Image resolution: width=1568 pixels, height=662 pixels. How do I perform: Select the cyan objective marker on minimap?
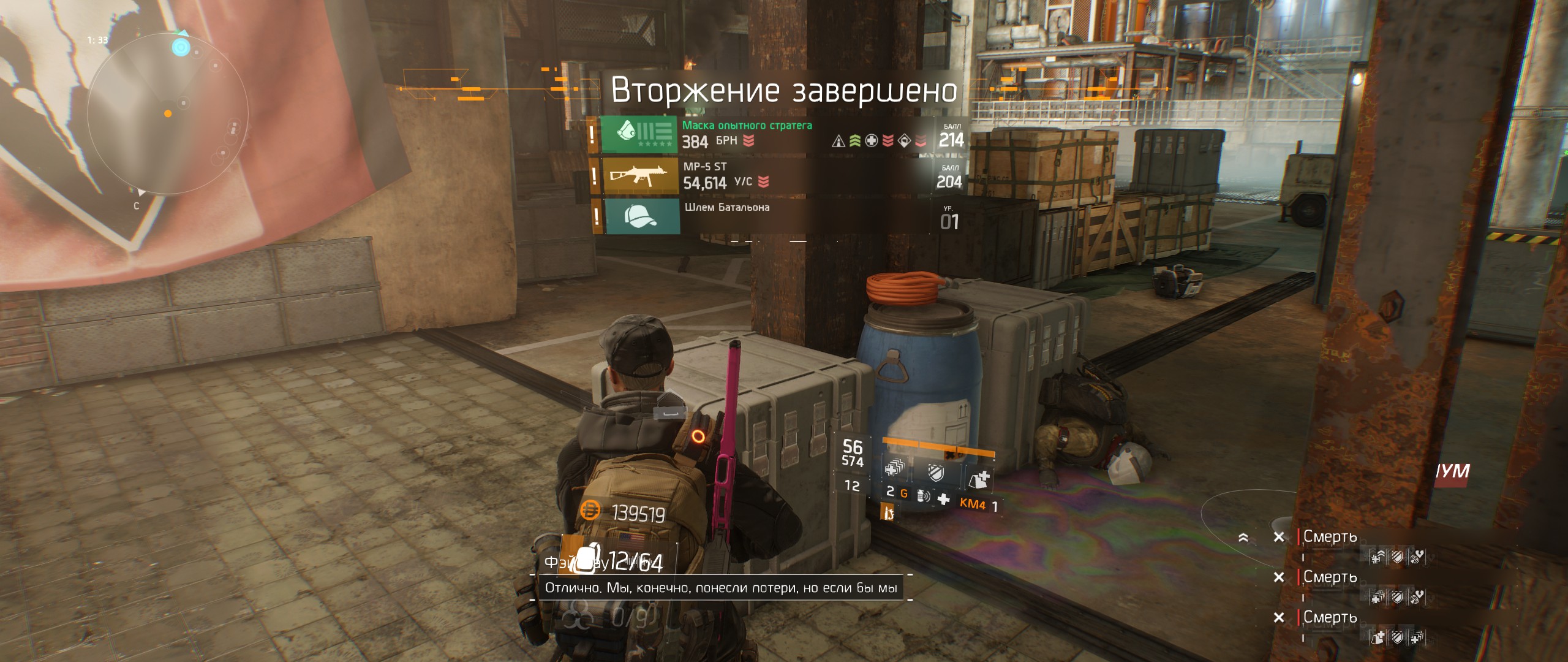tap(181, 47)
